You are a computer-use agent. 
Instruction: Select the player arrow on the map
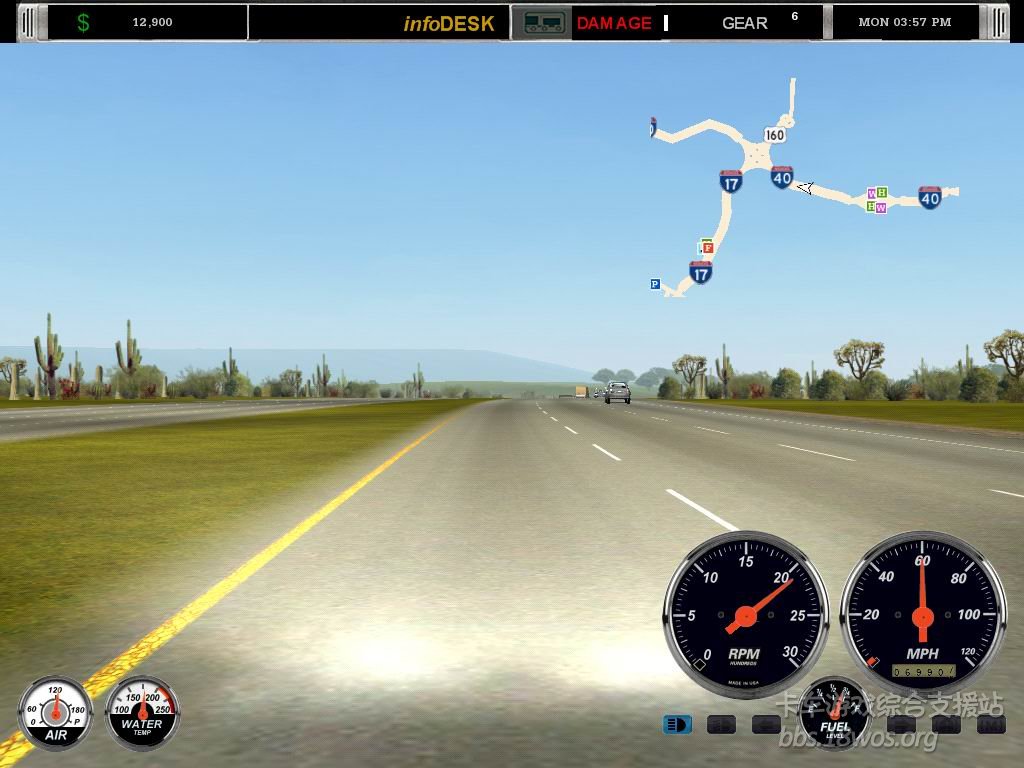click(805, 187)
